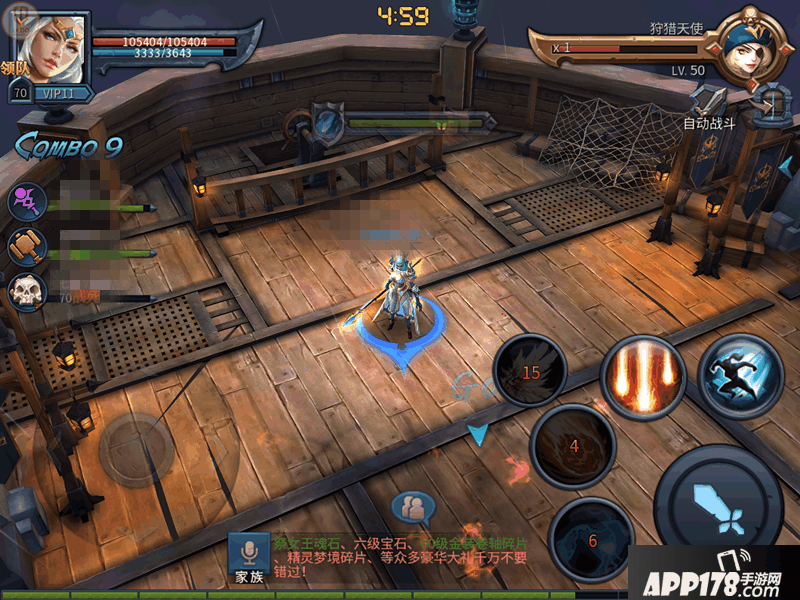Viewport: 800px width, 600px height.
Task: Select the skill on 4-second cooldown
Action: [x=573, y=446]
